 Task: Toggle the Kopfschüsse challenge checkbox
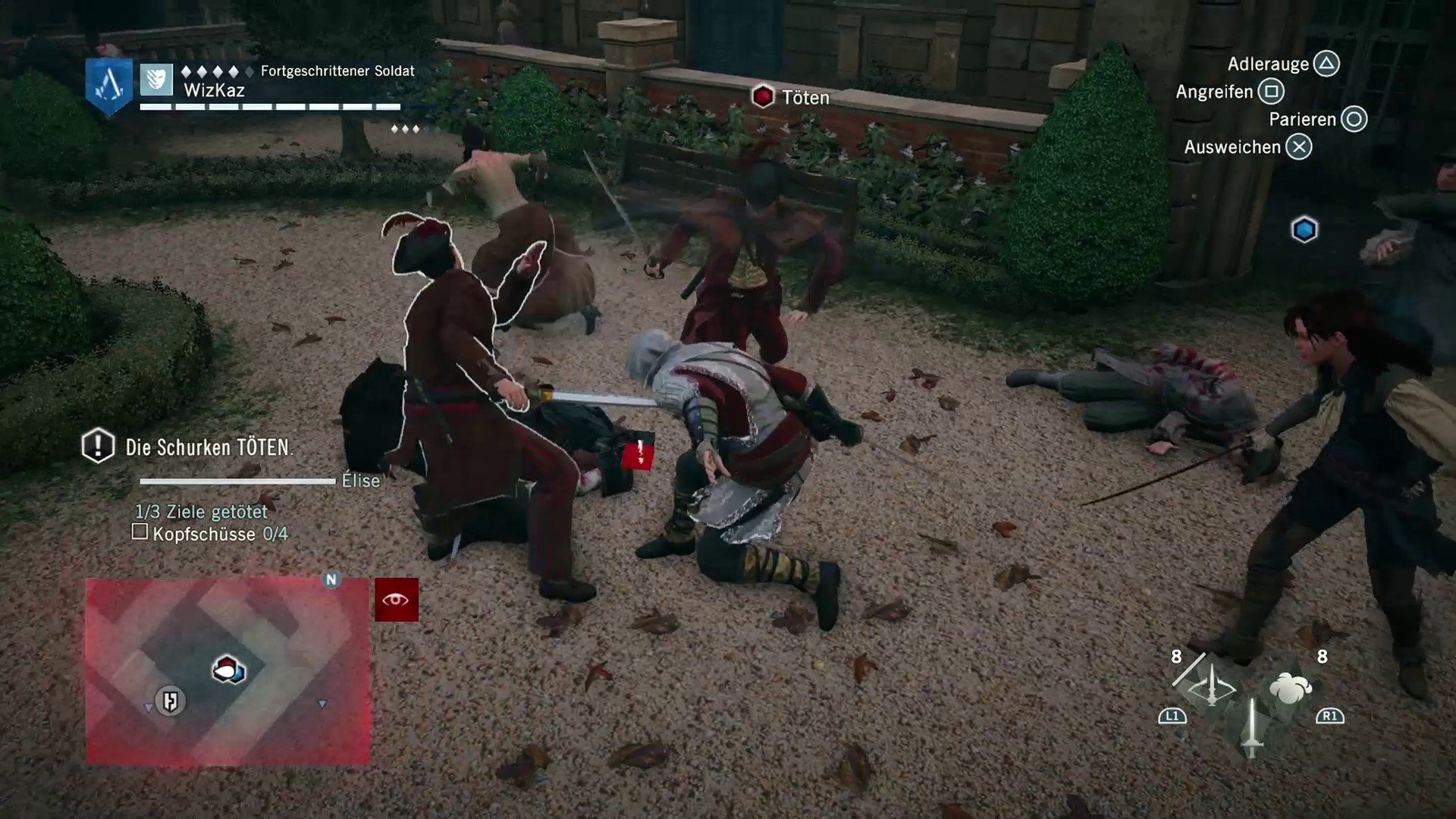click(x=140, y=532)
